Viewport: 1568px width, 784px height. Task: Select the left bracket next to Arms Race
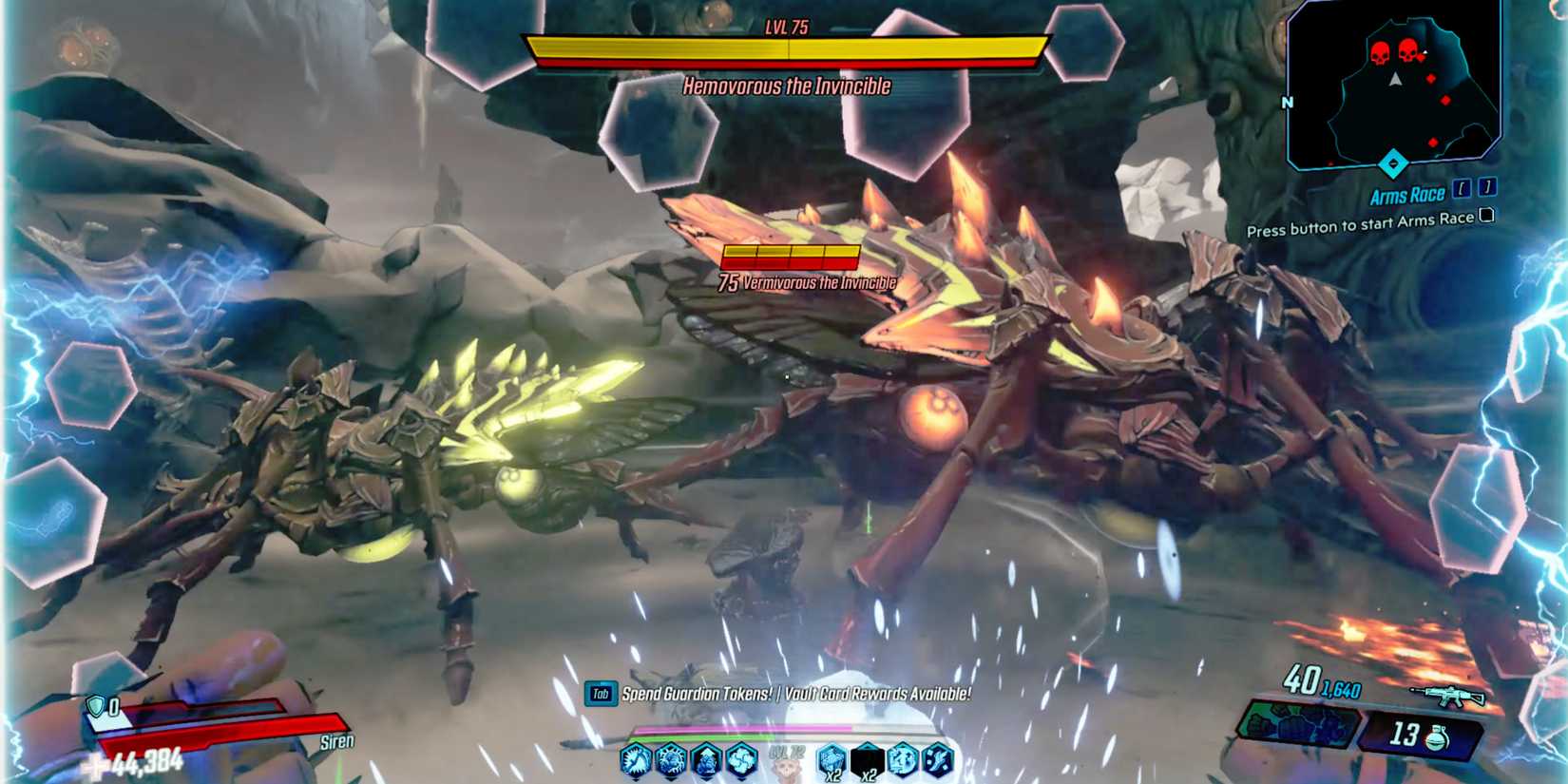pyautogui.click(x=1462, y=189)
